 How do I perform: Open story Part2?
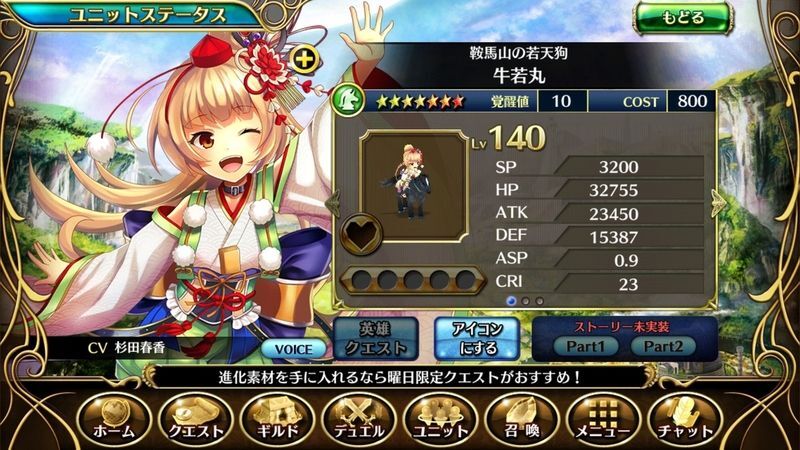(x=662, y=345)
